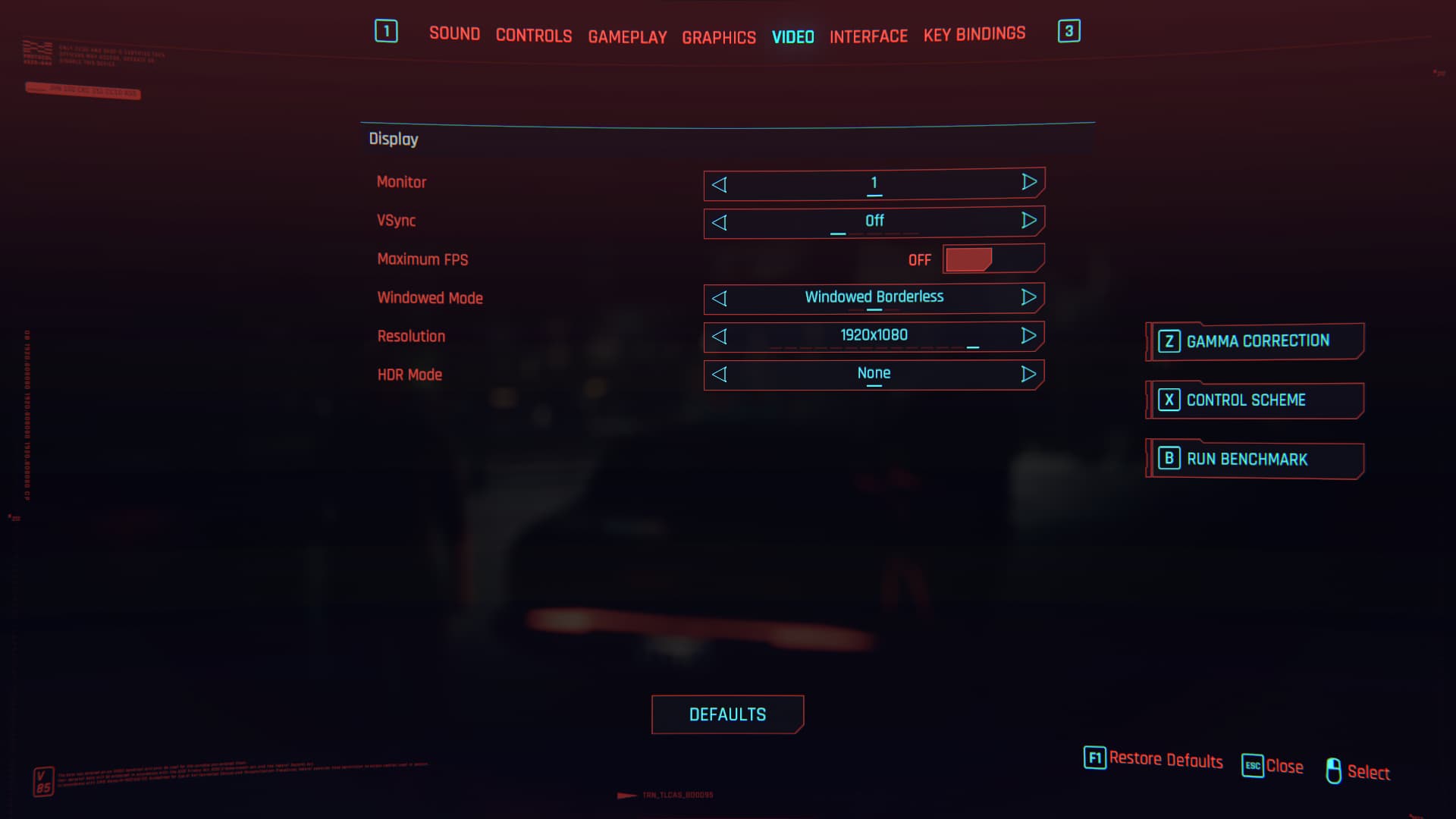Viewport: 1456px width, 819px height.
Task: Lower Resolution using its left arrow
Action: [720, 337]
